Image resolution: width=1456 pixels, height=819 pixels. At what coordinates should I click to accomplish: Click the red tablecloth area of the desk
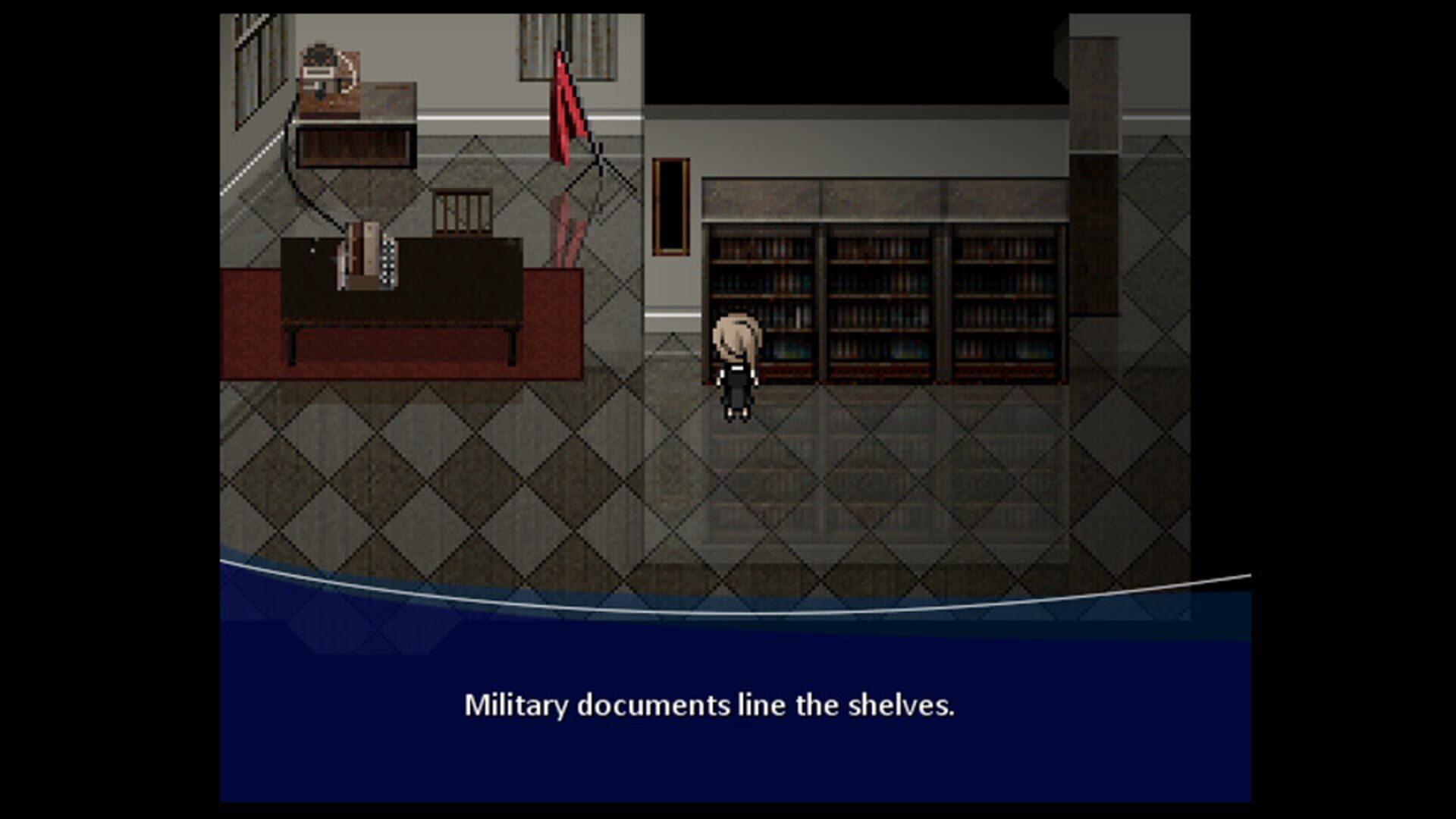258,326
